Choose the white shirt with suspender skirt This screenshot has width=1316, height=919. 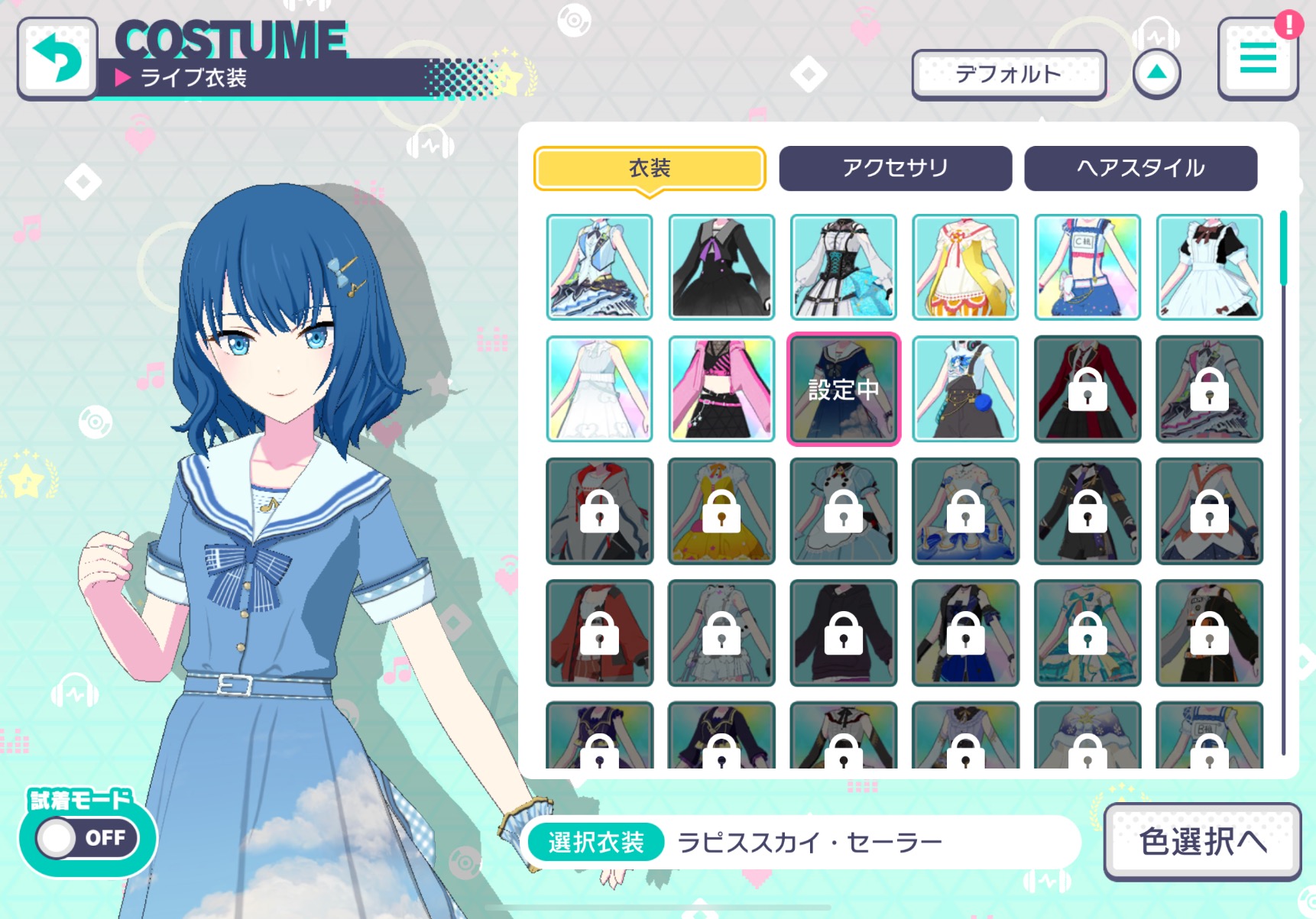pyautogui.click(x=965, y=389)
